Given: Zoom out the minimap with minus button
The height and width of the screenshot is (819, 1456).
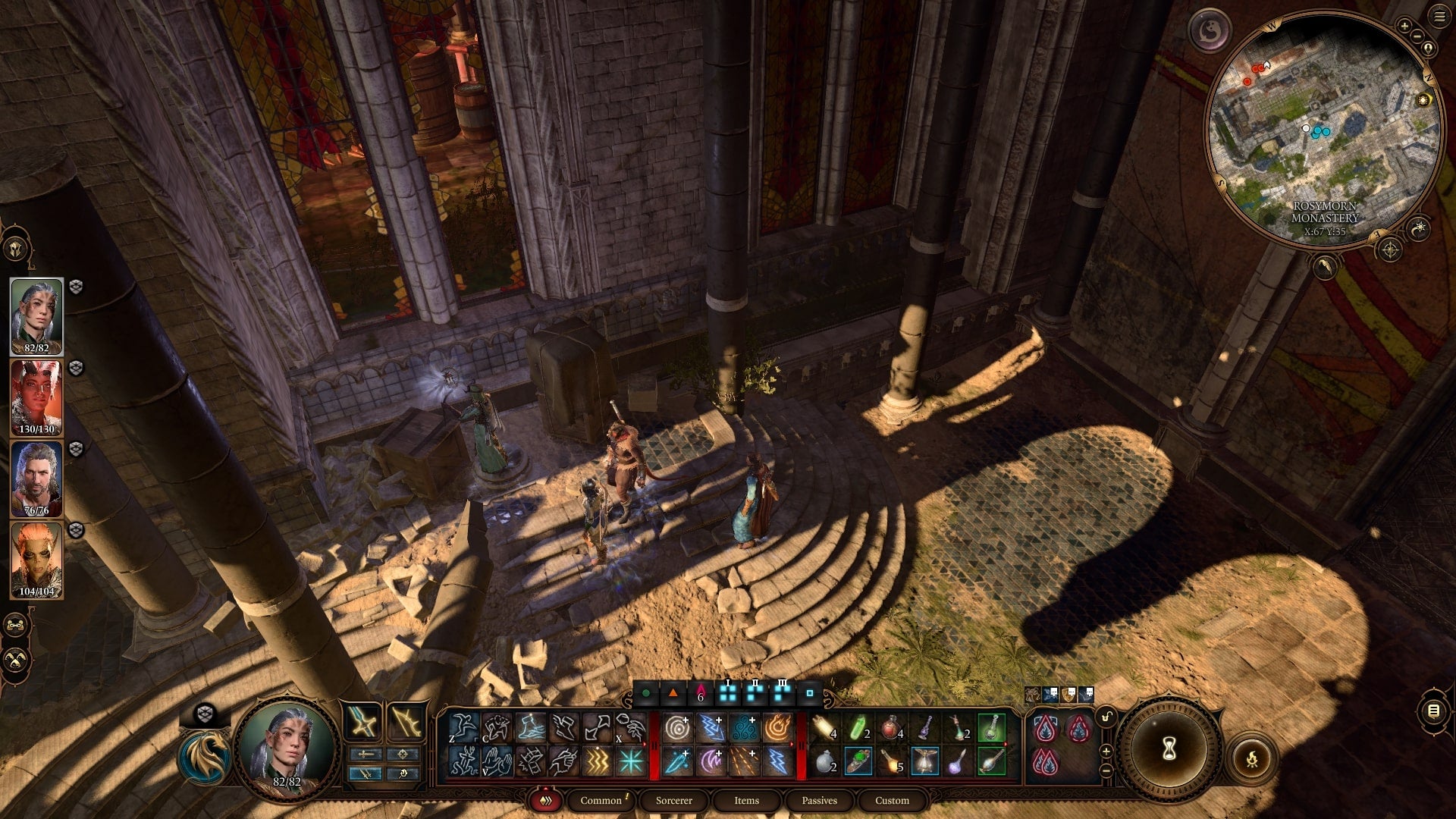Looking at the screenshot, I should tap(1418, 36).
